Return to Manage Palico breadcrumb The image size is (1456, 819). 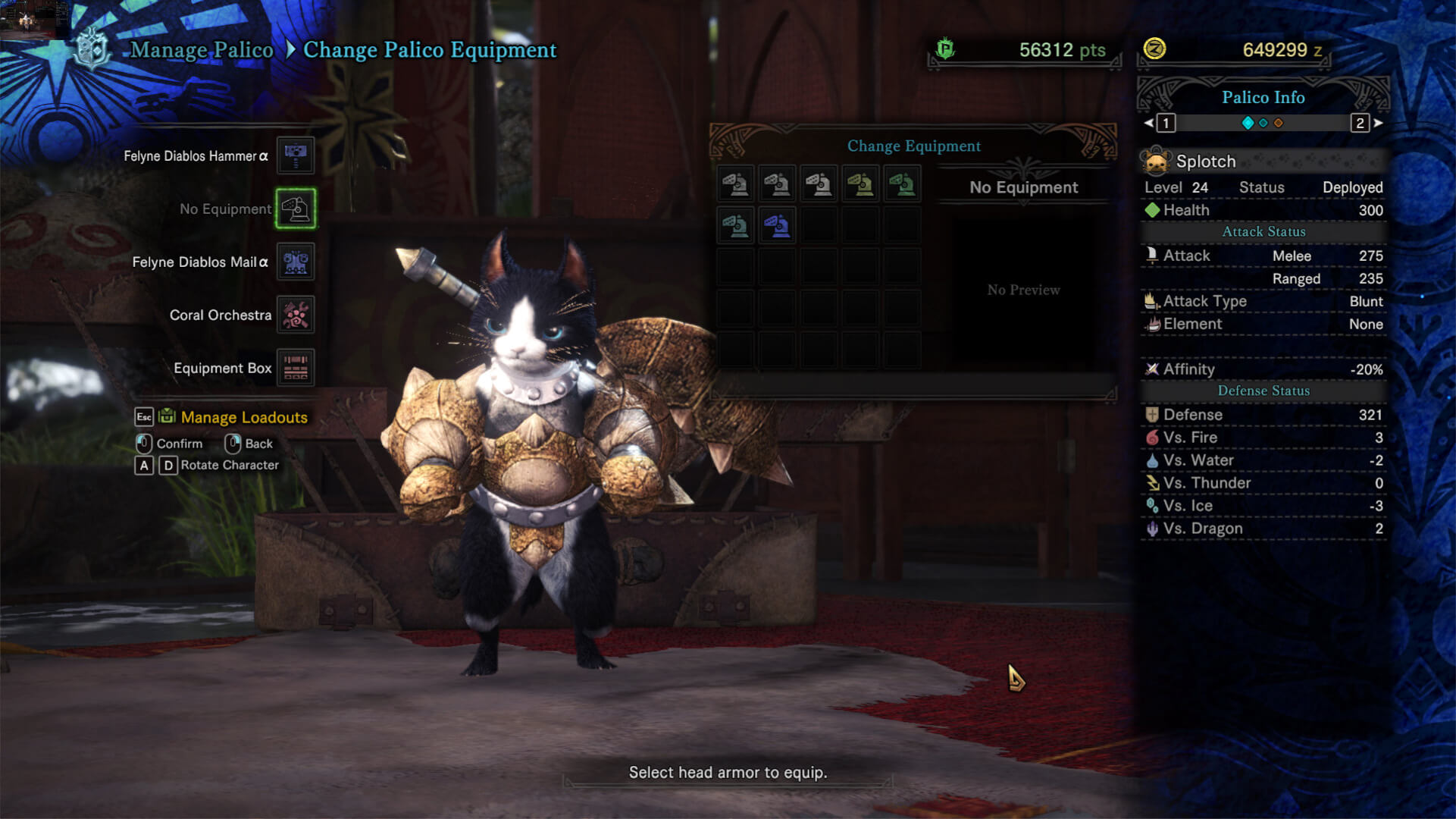(x=202, y=50)
